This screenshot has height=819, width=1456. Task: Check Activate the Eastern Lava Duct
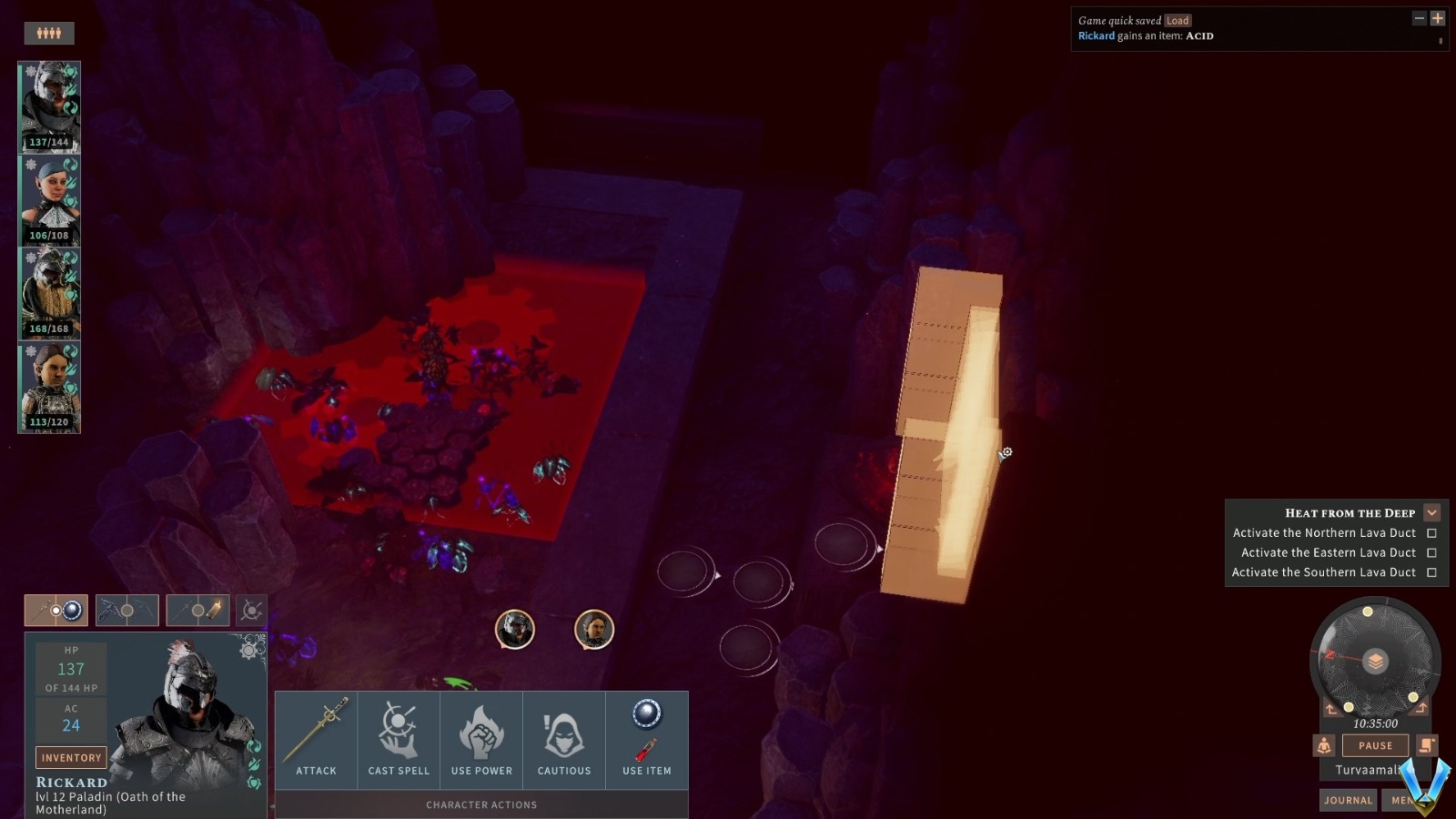pos(1432,552)
